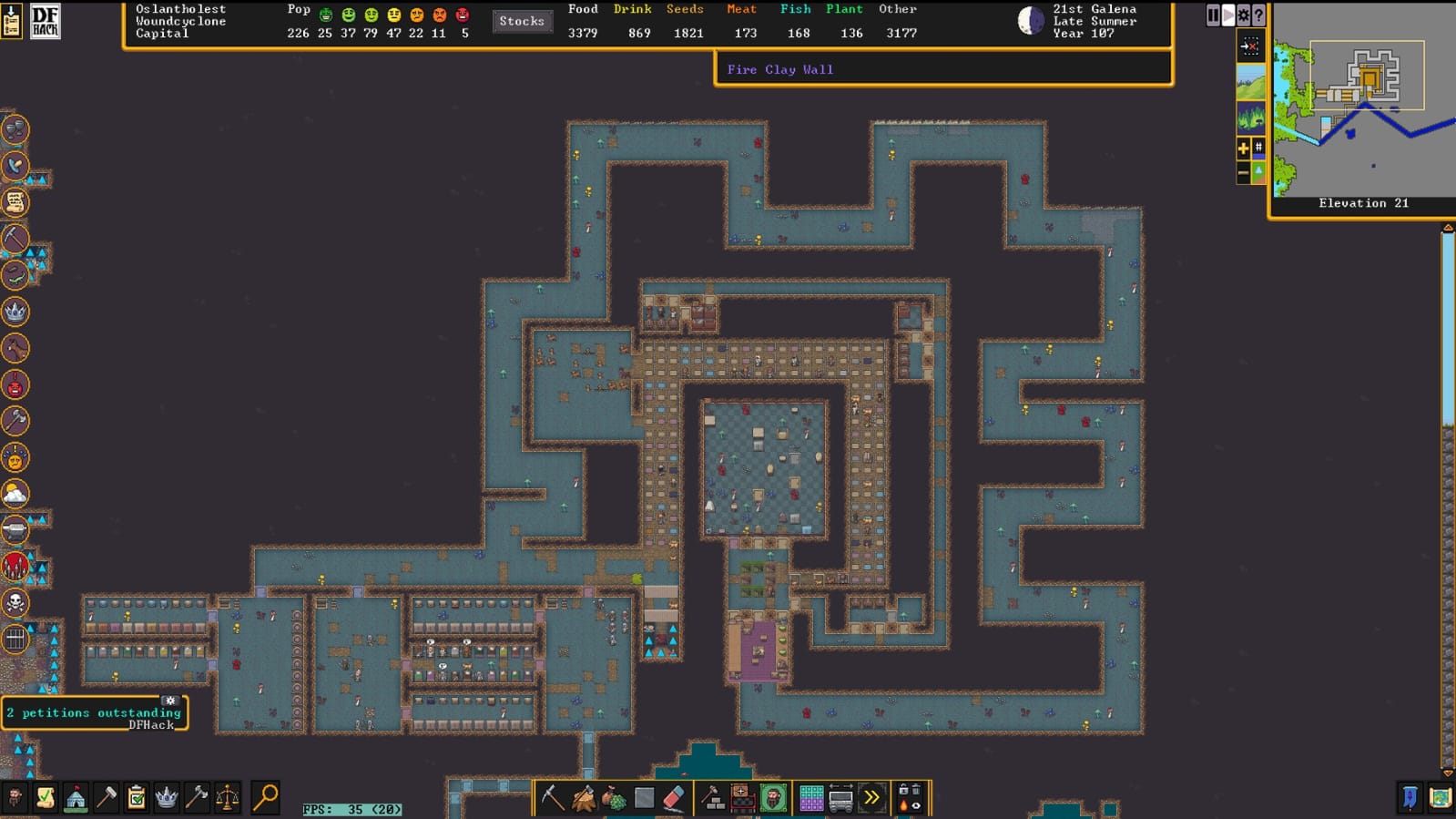Select the eraser tool
The width and height of the screenshot is (1456, 819).
[x=674, y=798]
